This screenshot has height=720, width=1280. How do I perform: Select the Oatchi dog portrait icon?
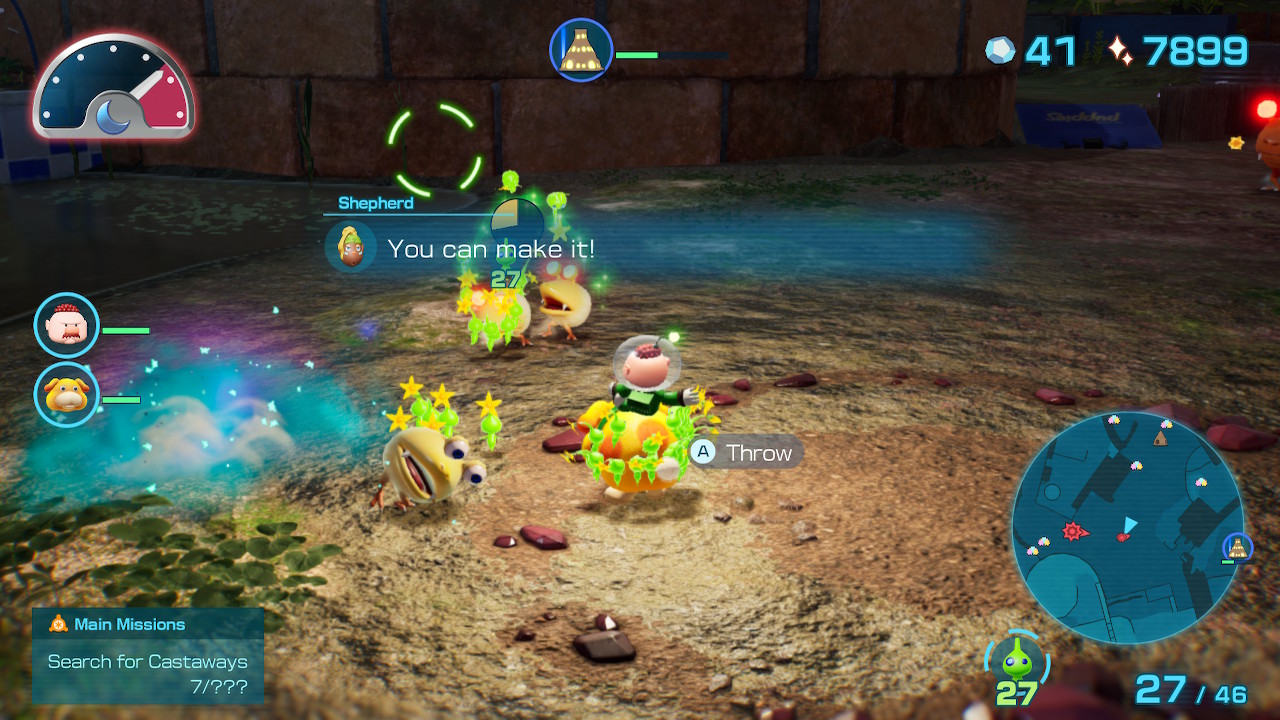[67, 395]
